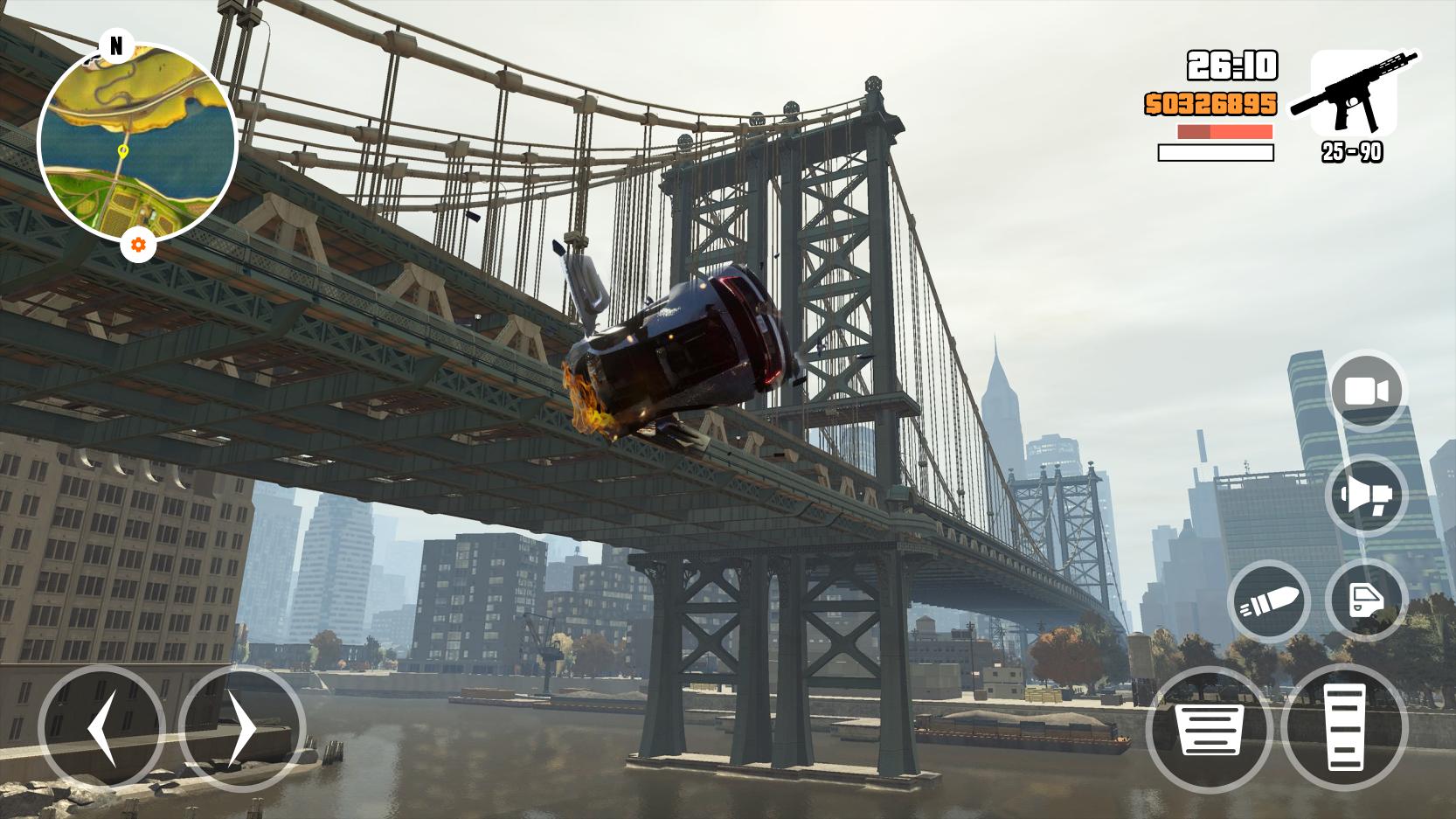Open the circular minimap
Screen dimensions: 1456x819
[137, 142]
